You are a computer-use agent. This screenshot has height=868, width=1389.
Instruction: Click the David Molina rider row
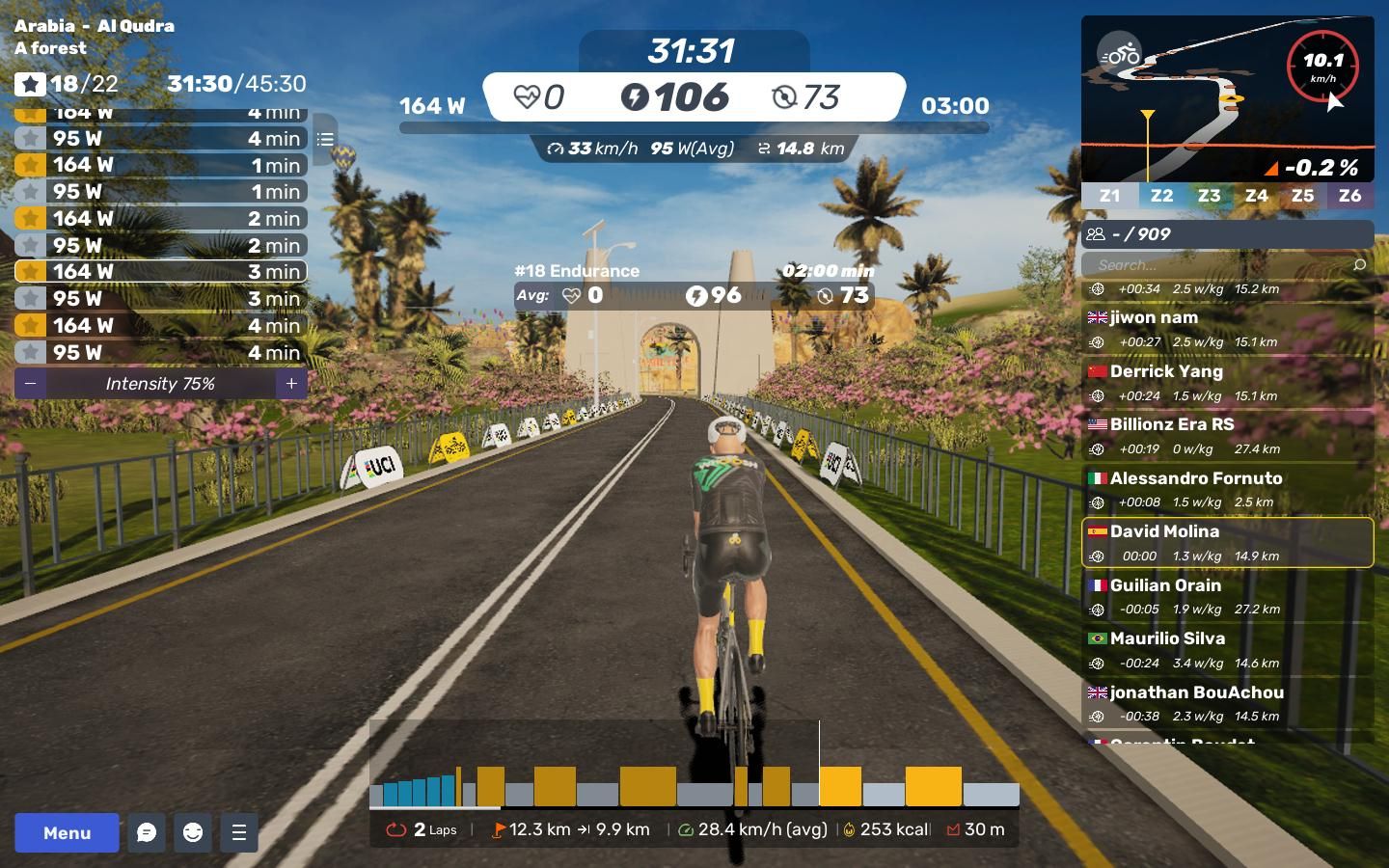pos(1227,542)
